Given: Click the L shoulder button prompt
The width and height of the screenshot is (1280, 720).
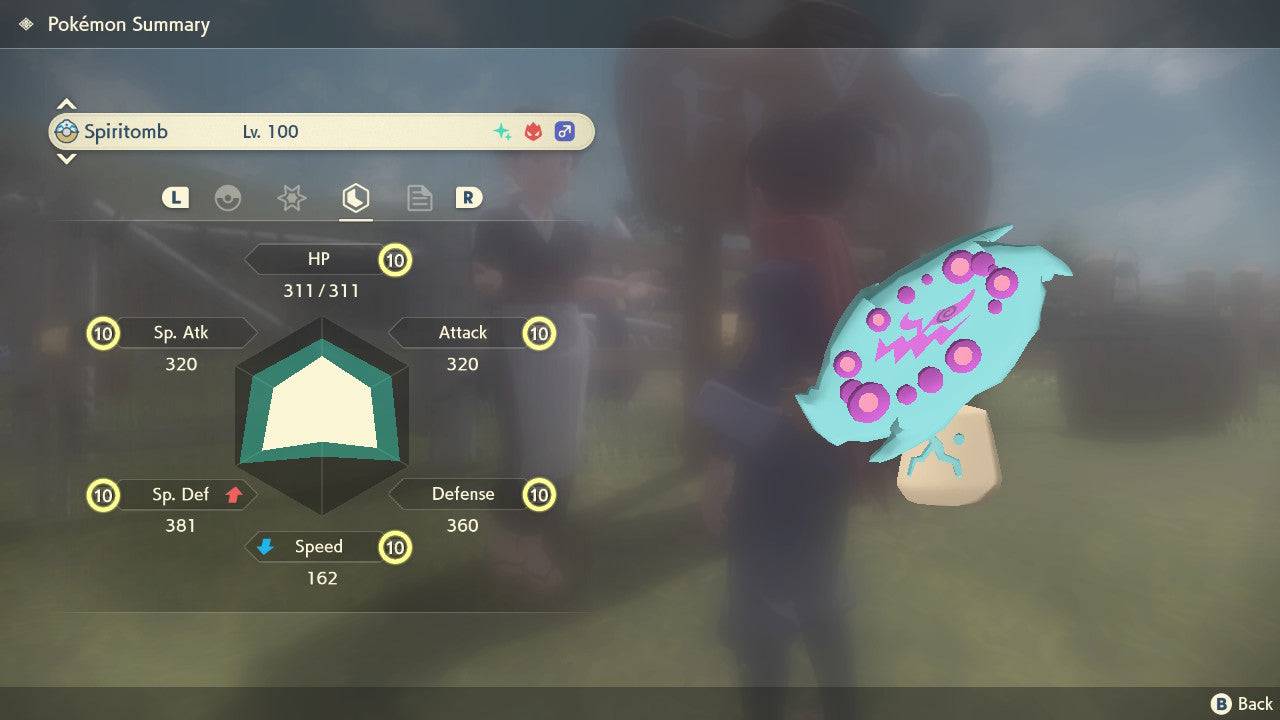Looking at the screenshot, I should click(x=175, y=198).
